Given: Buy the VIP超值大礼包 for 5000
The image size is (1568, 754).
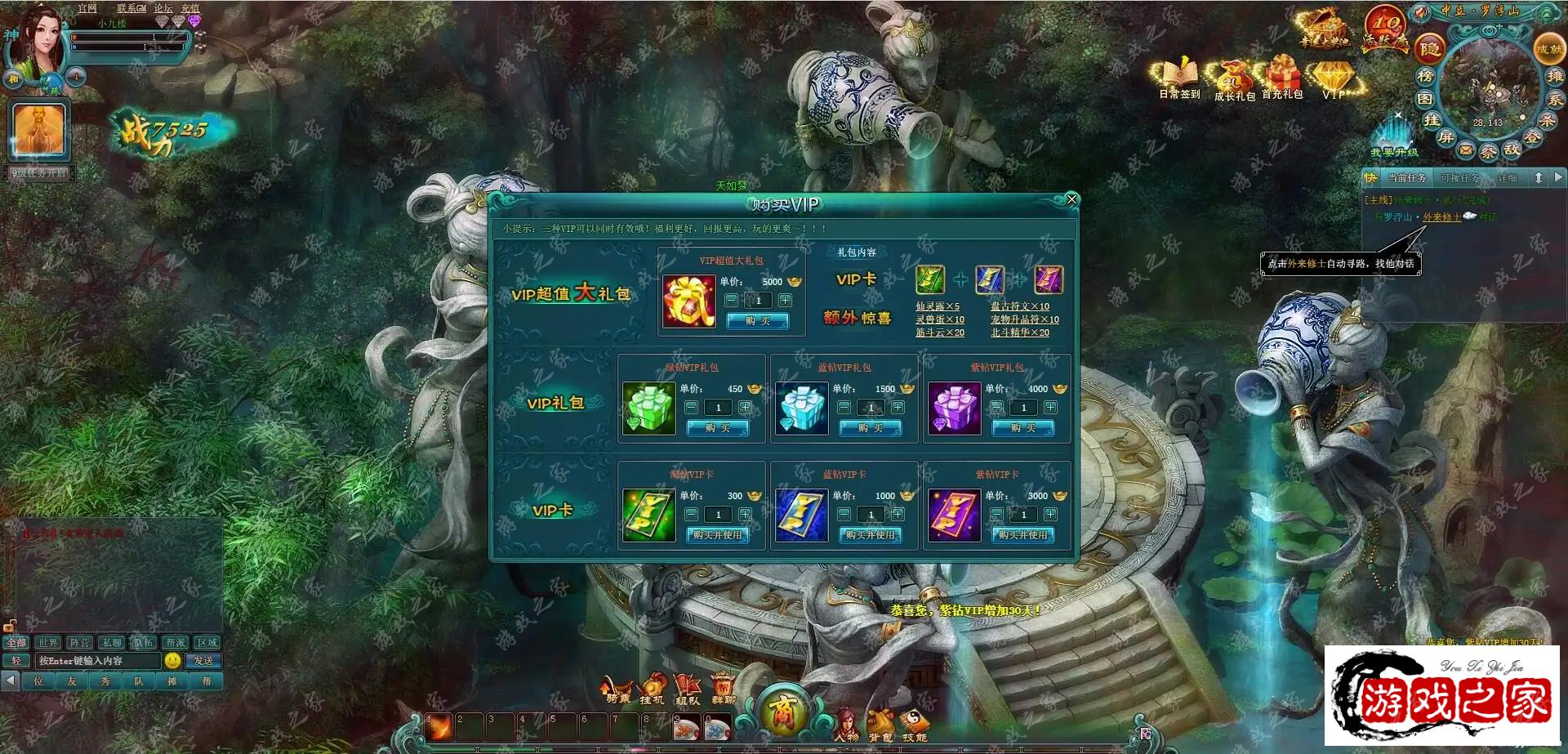Looking at the screenshot, I should (x=757, y=321).
